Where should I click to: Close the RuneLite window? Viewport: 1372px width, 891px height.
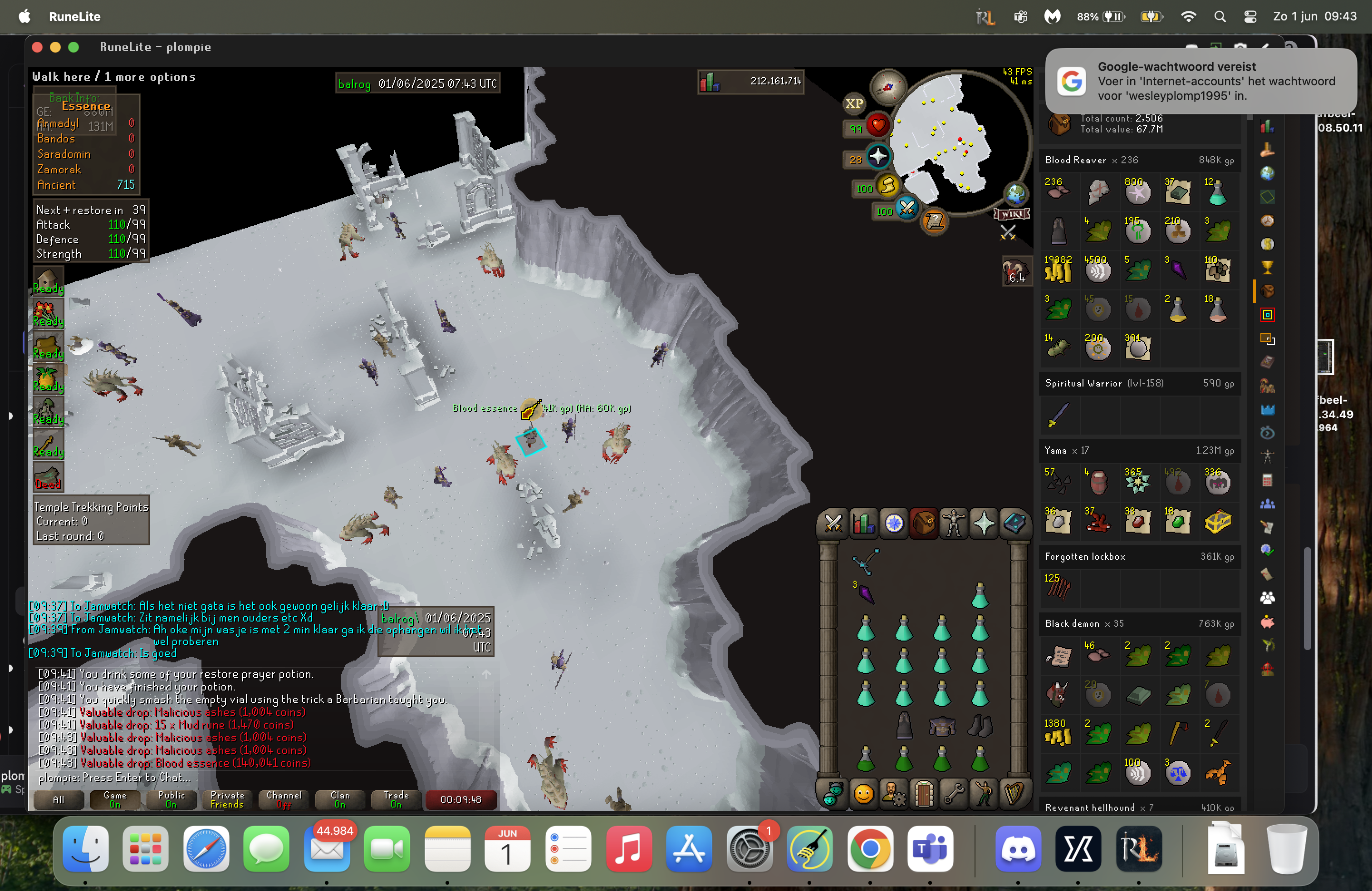click(38, 47)
